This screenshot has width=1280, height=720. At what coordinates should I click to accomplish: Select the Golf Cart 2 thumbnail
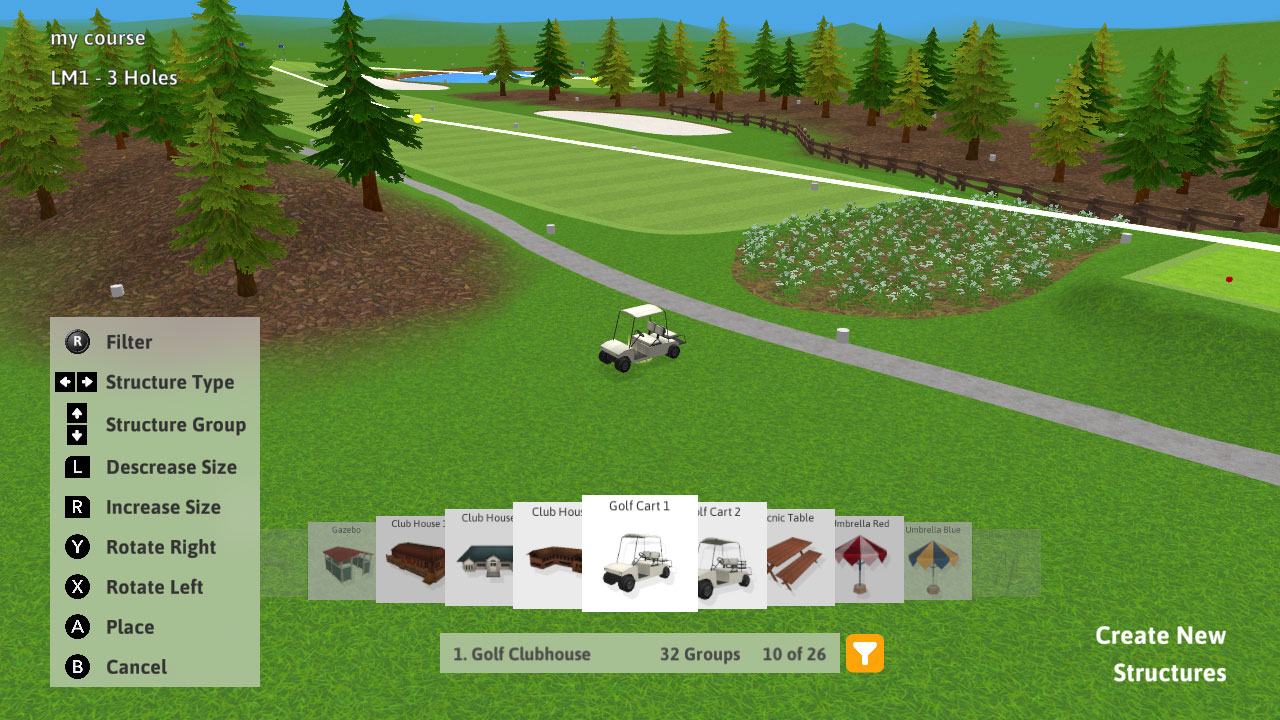[x=731, y=561]
